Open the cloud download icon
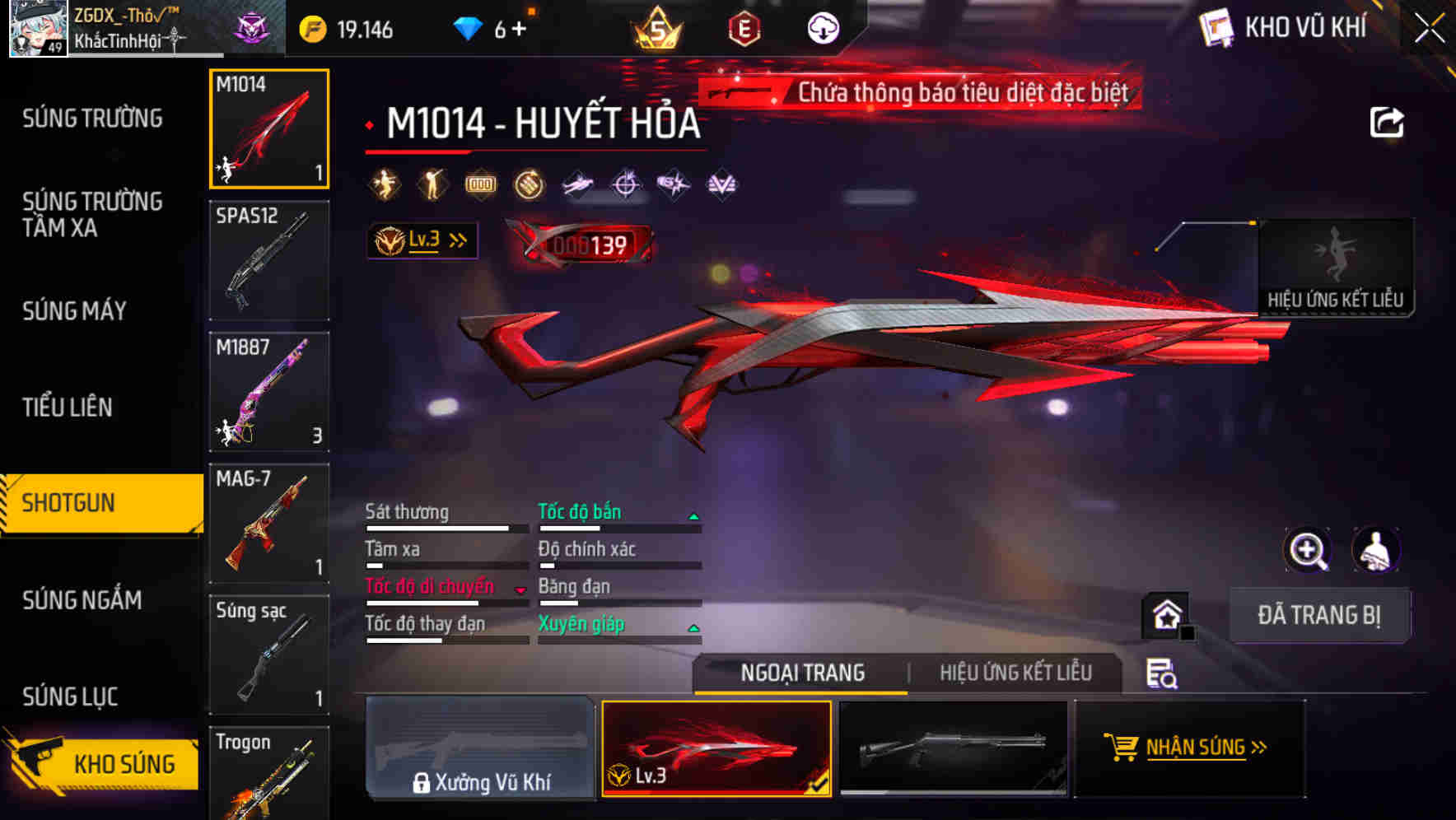 823,30
